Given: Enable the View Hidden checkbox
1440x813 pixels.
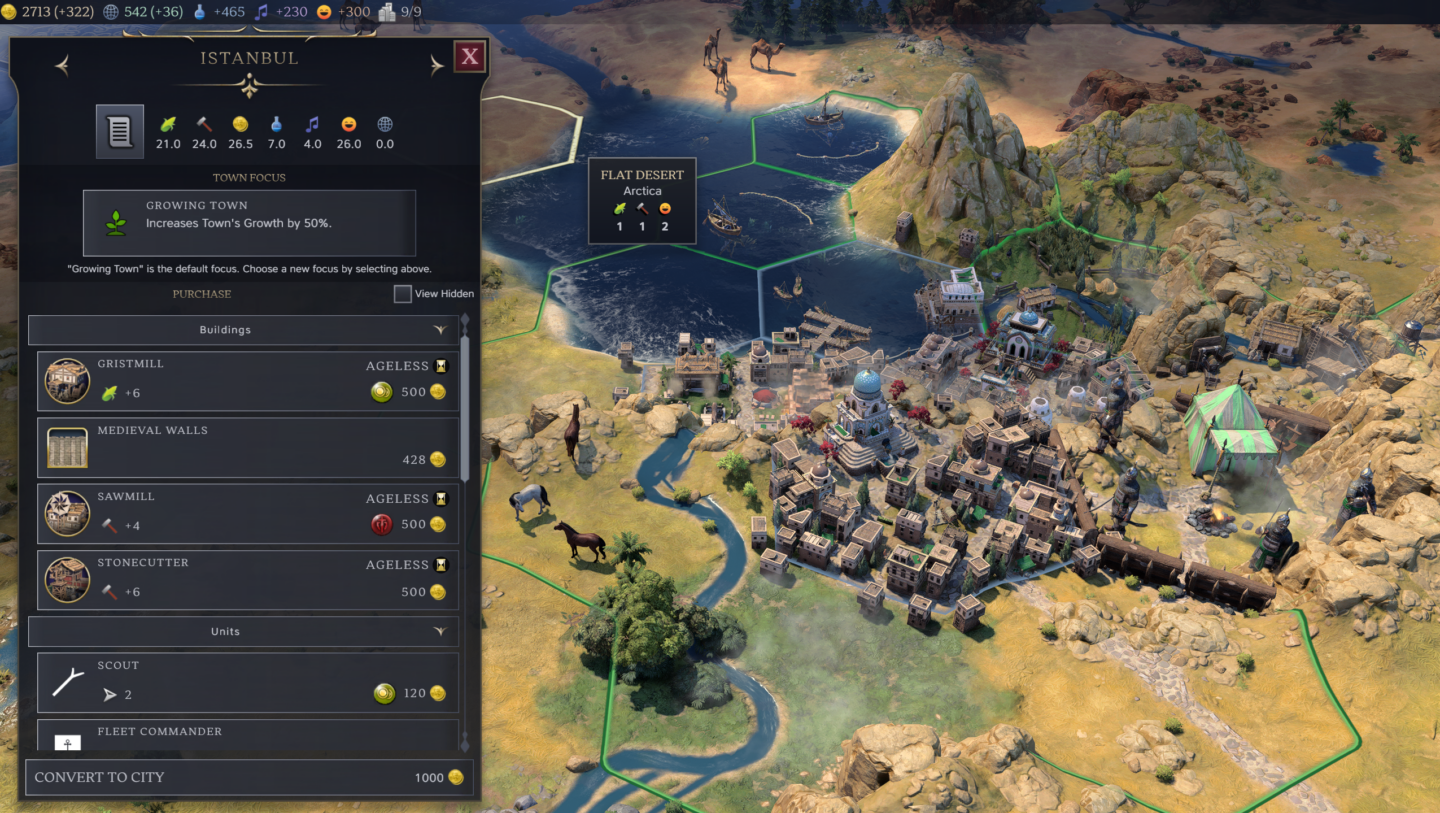Looking at the screenshot, I should point(403,293).
